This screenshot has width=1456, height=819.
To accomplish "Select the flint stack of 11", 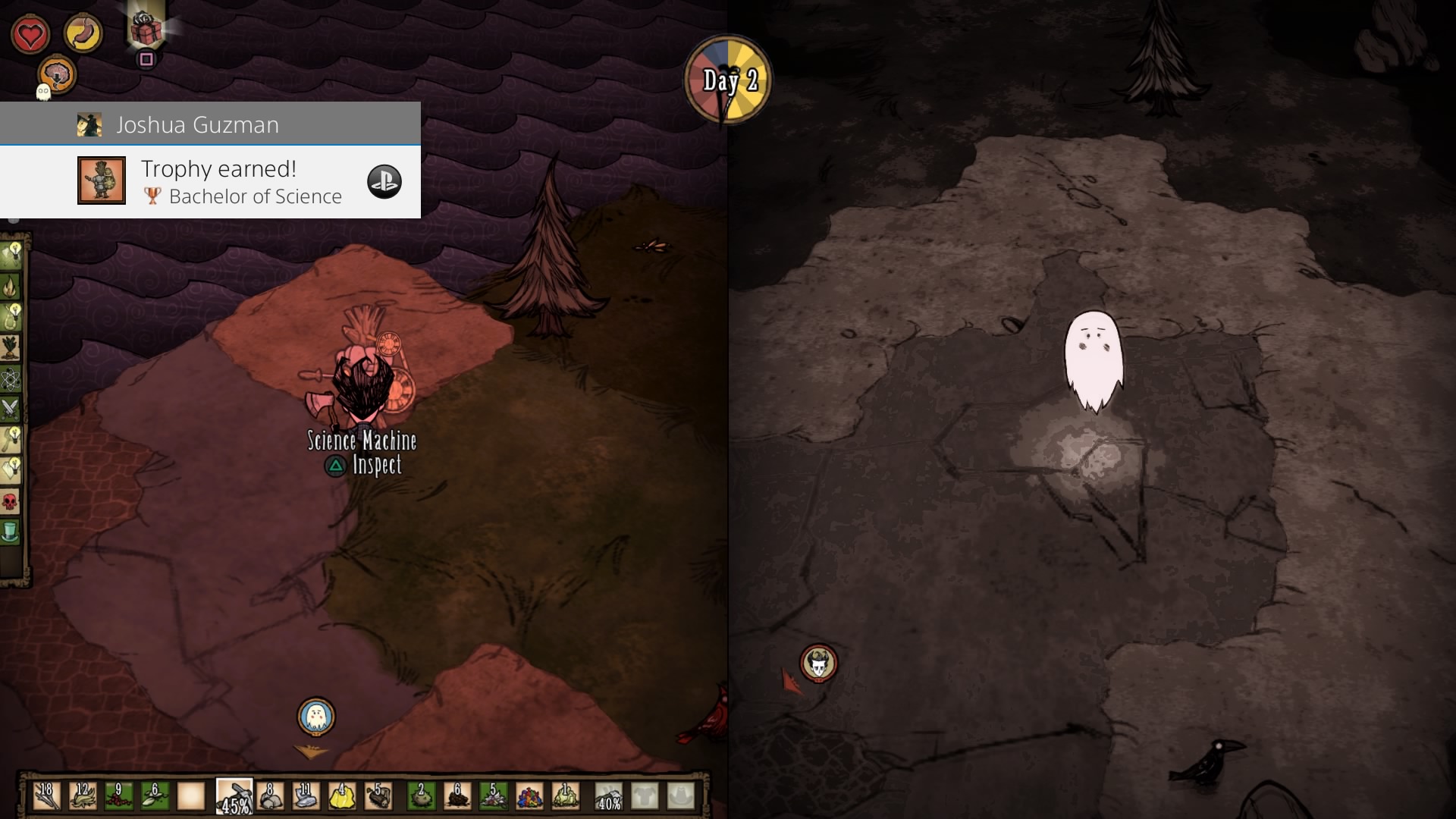I will (306, 796).
